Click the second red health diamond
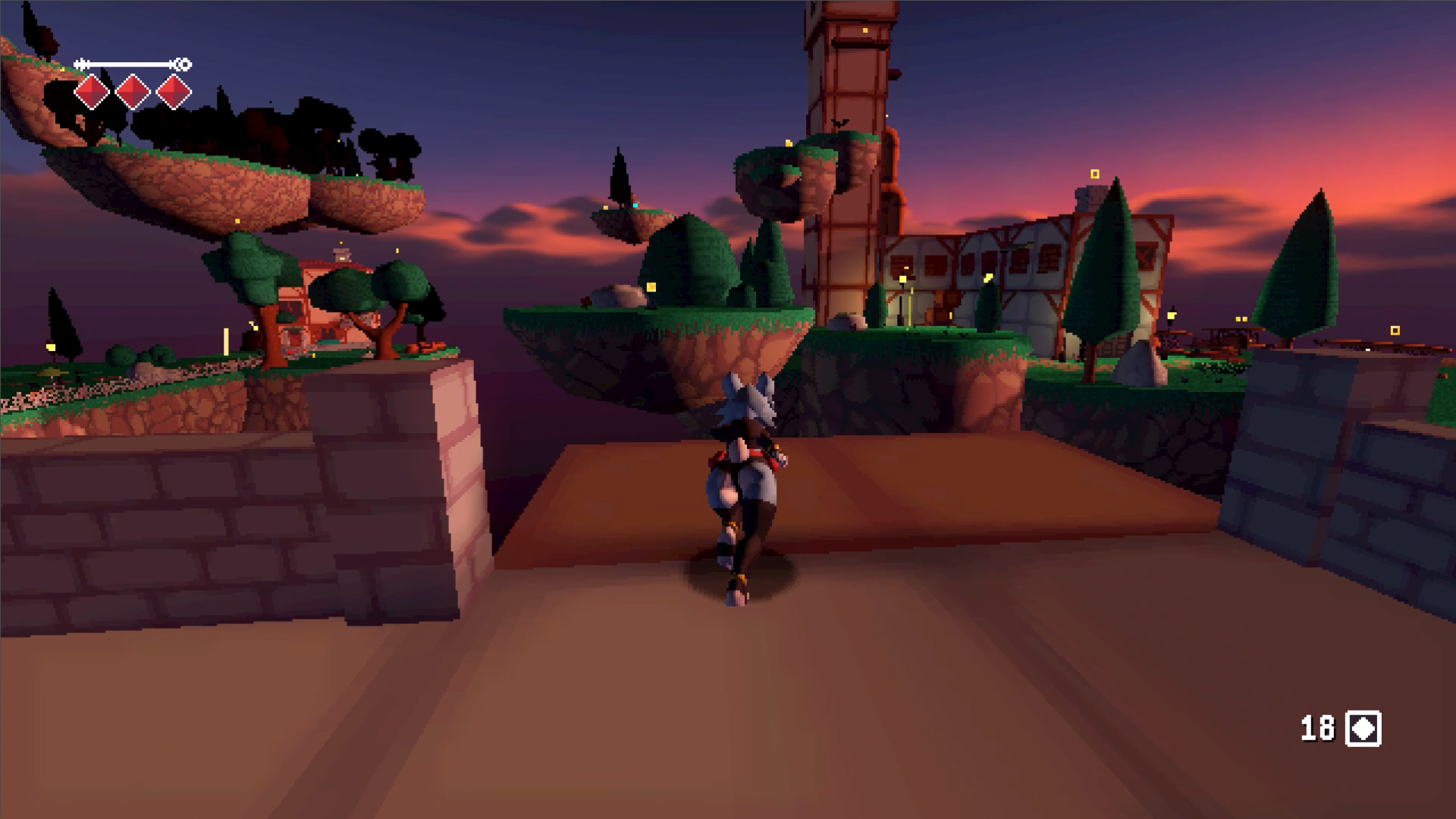This screenshot has width=1456, height=819. click(x=133, y=90)
